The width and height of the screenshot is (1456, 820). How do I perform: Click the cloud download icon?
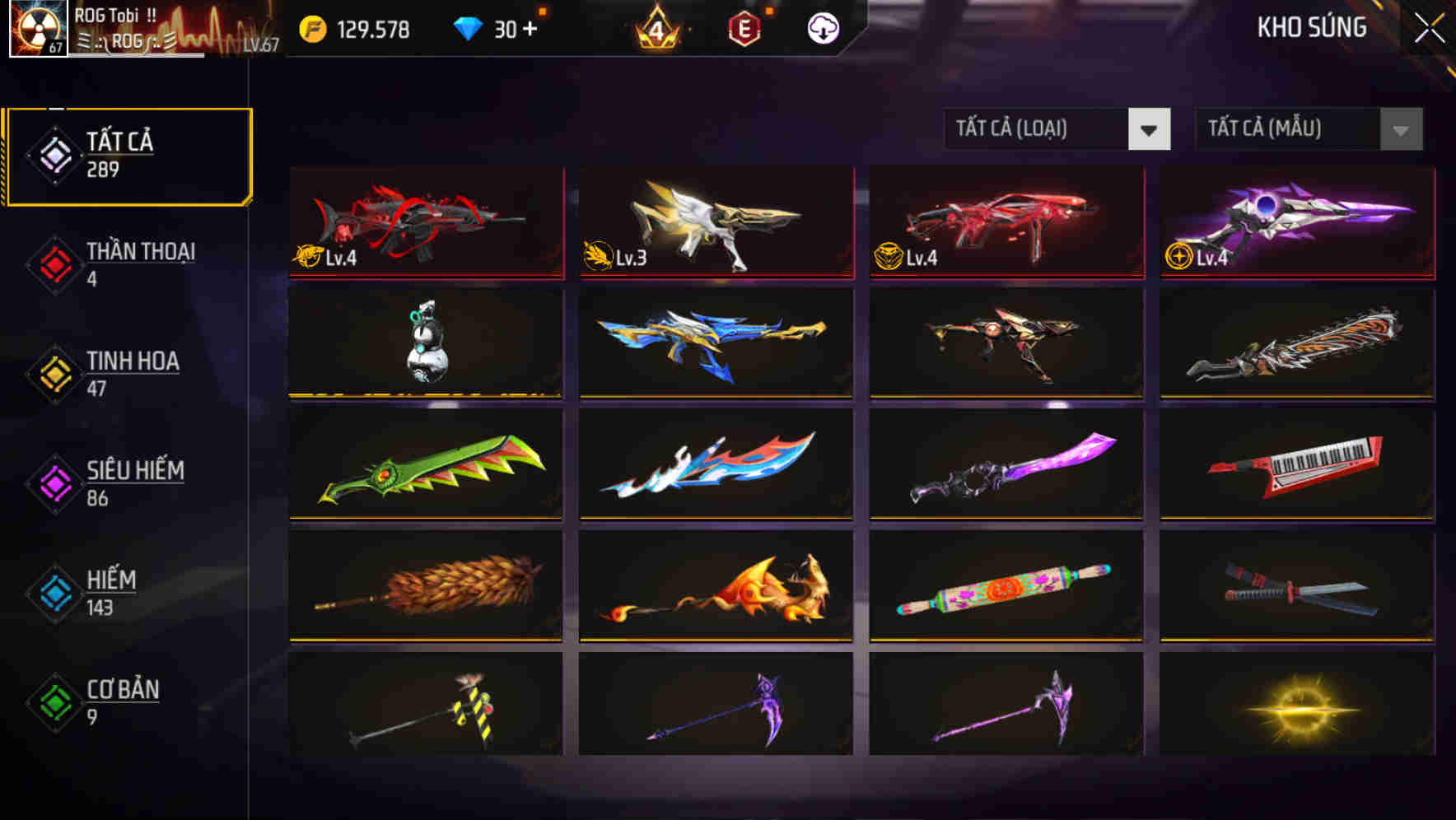(x=824, y=29)
